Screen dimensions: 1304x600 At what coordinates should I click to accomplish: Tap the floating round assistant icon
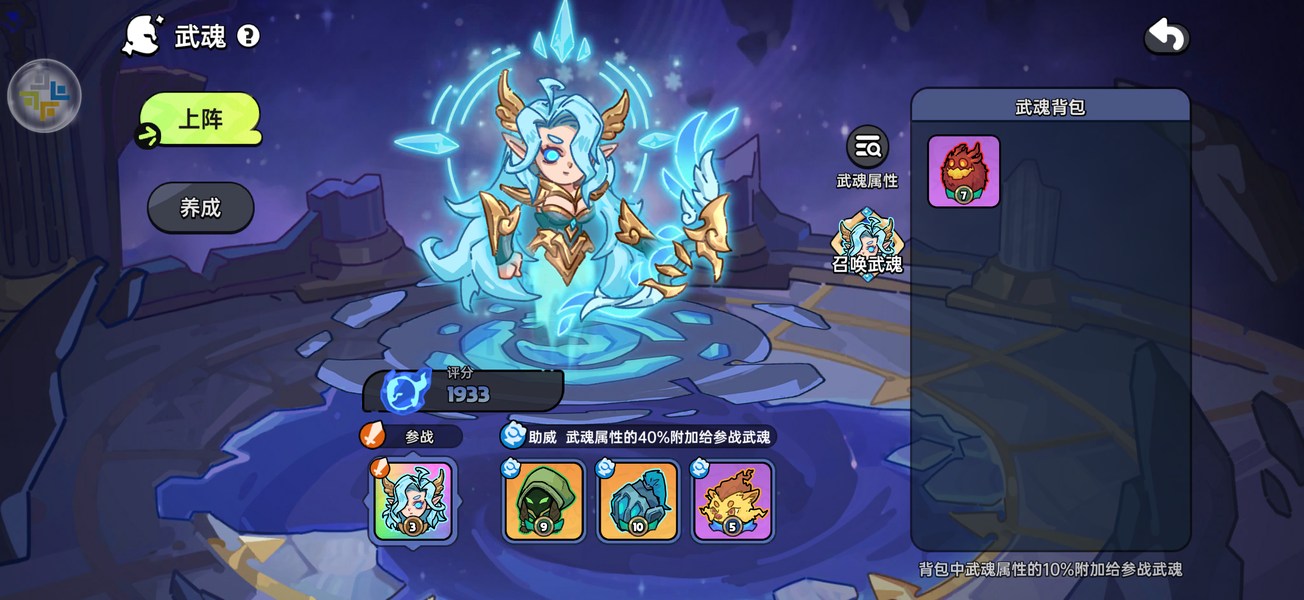pos(44,96)
